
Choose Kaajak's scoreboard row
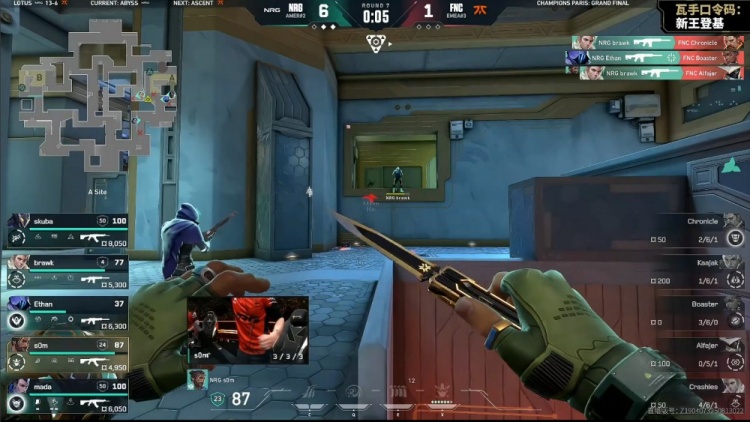695,270
